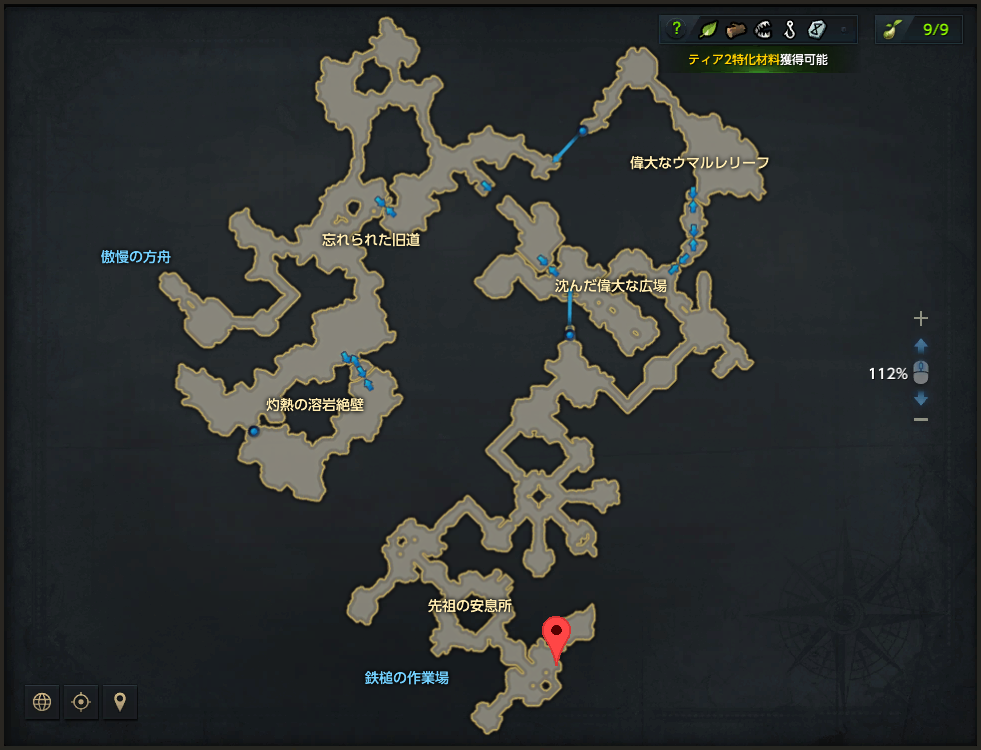Zoom in with the plus button
Image resolution: width=981 pixels, height=750 pixels.
click(921, 319)
